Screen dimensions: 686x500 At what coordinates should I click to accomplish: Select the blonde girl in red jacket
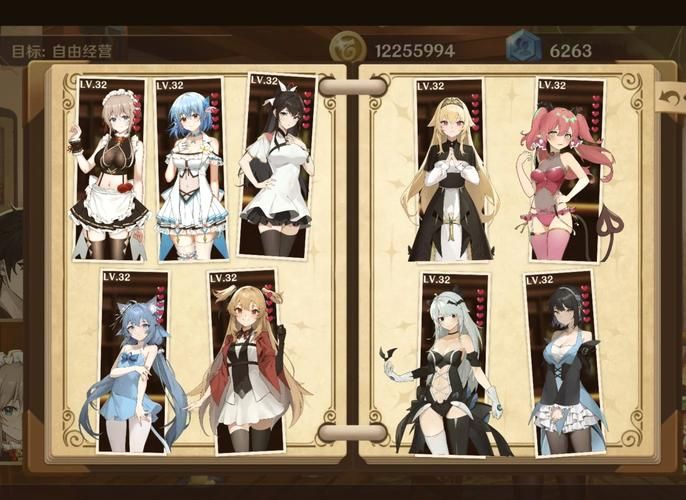[246, 360]
